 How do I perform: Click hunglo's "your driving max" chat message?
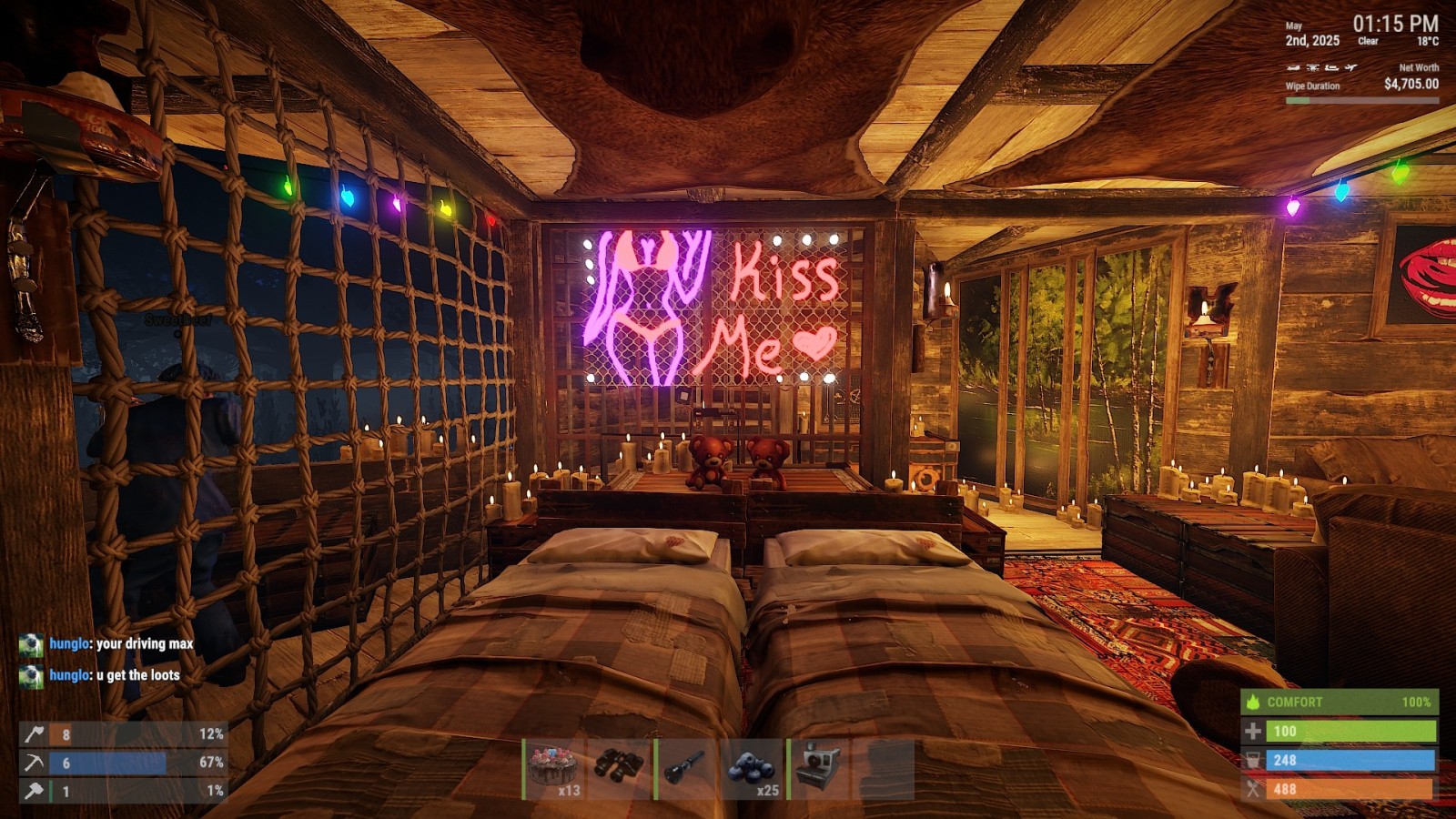[x=121, y=644]
